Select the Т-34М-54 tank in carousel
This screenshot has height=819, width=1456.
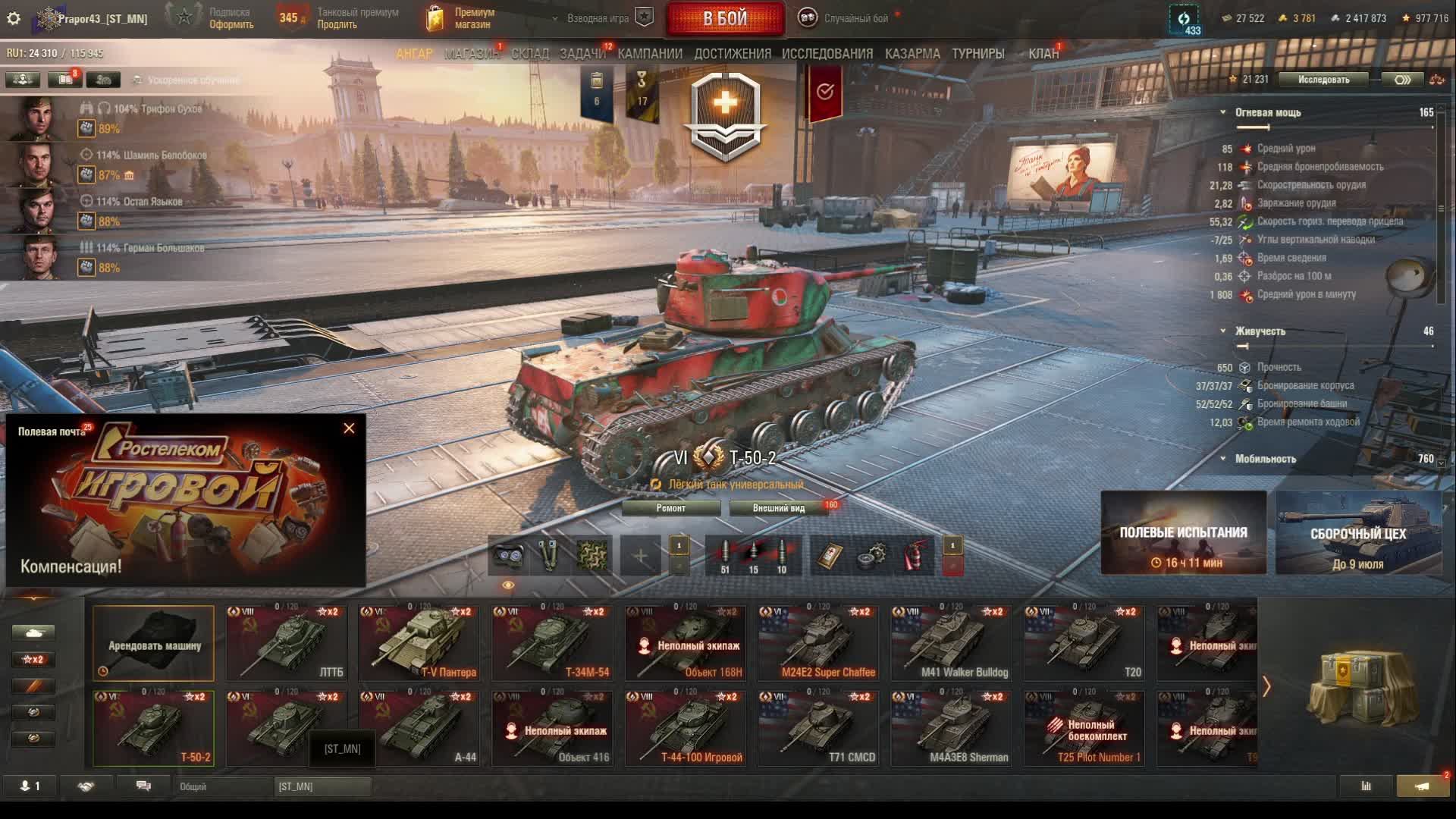click(552, 643)
